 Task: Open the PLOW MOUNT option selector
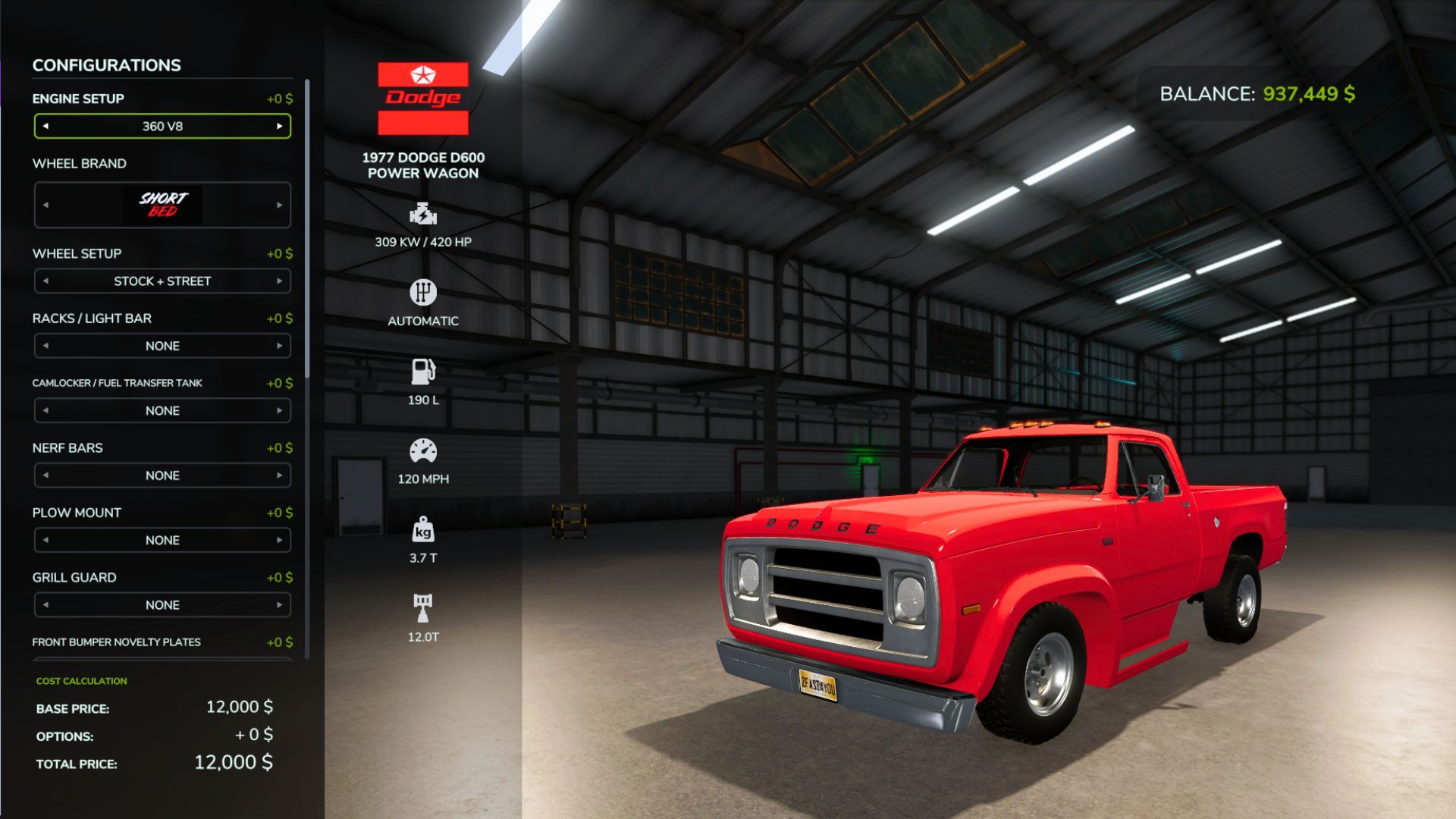click(x=162, y=539)
